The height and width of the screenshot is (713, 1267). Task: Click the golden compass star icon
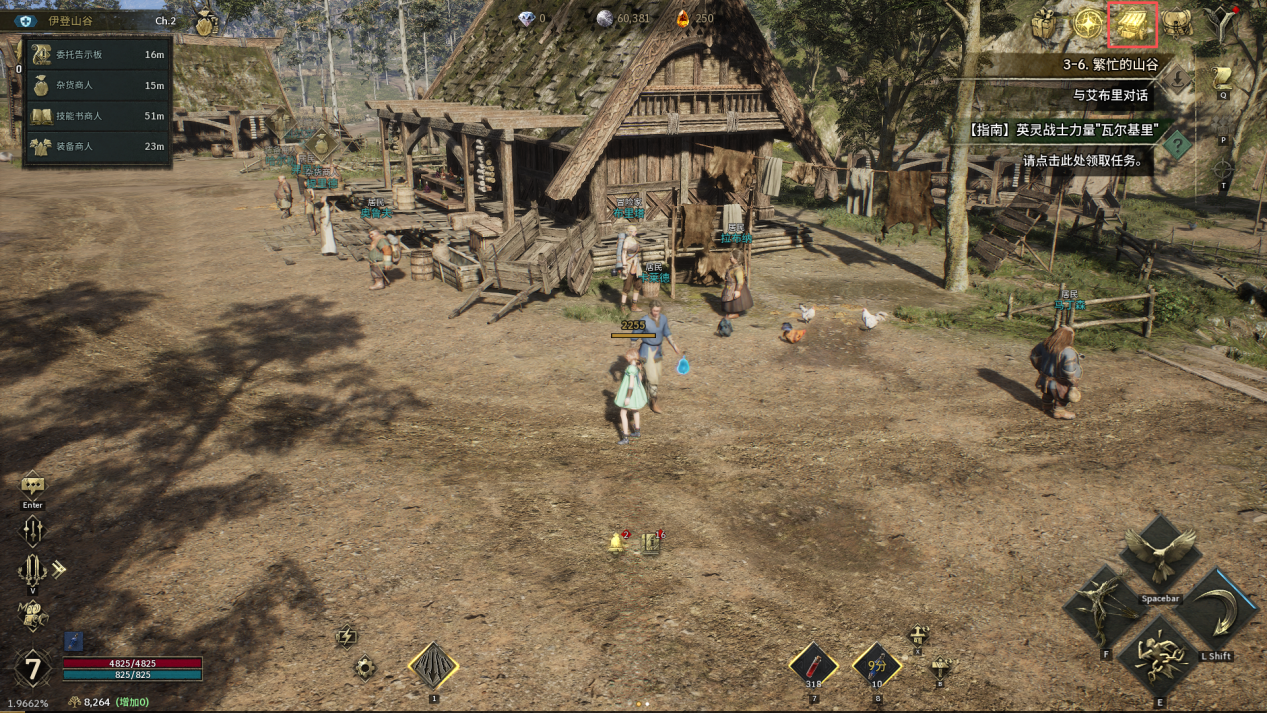click(x=1088, y=24)
